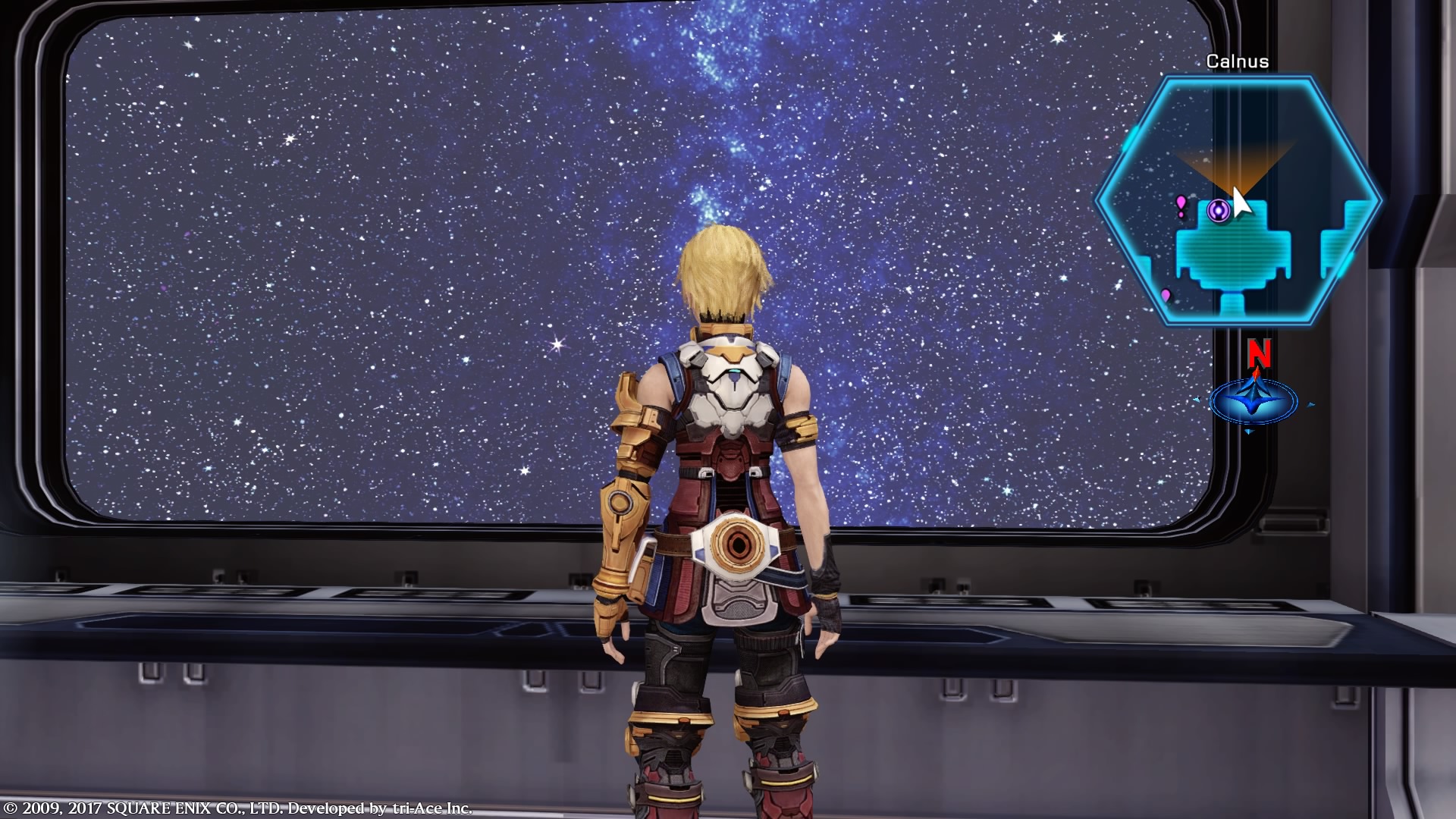Open the hexagonal Calnus minimap
1456x819 pixels.
coord(1238,201)
